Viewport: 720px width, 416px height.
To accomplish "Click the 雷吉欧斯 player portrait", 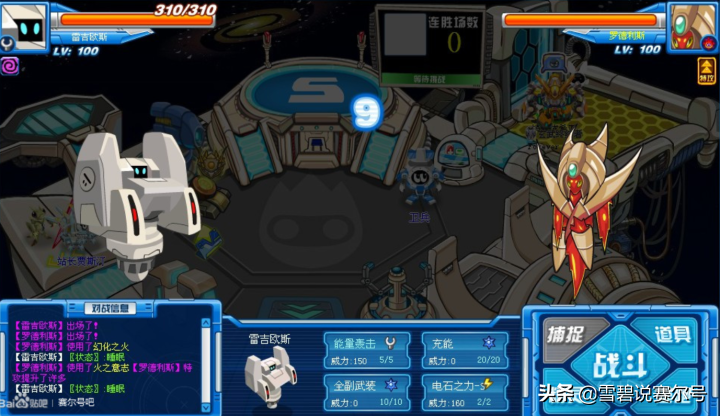I will point(24,24).
